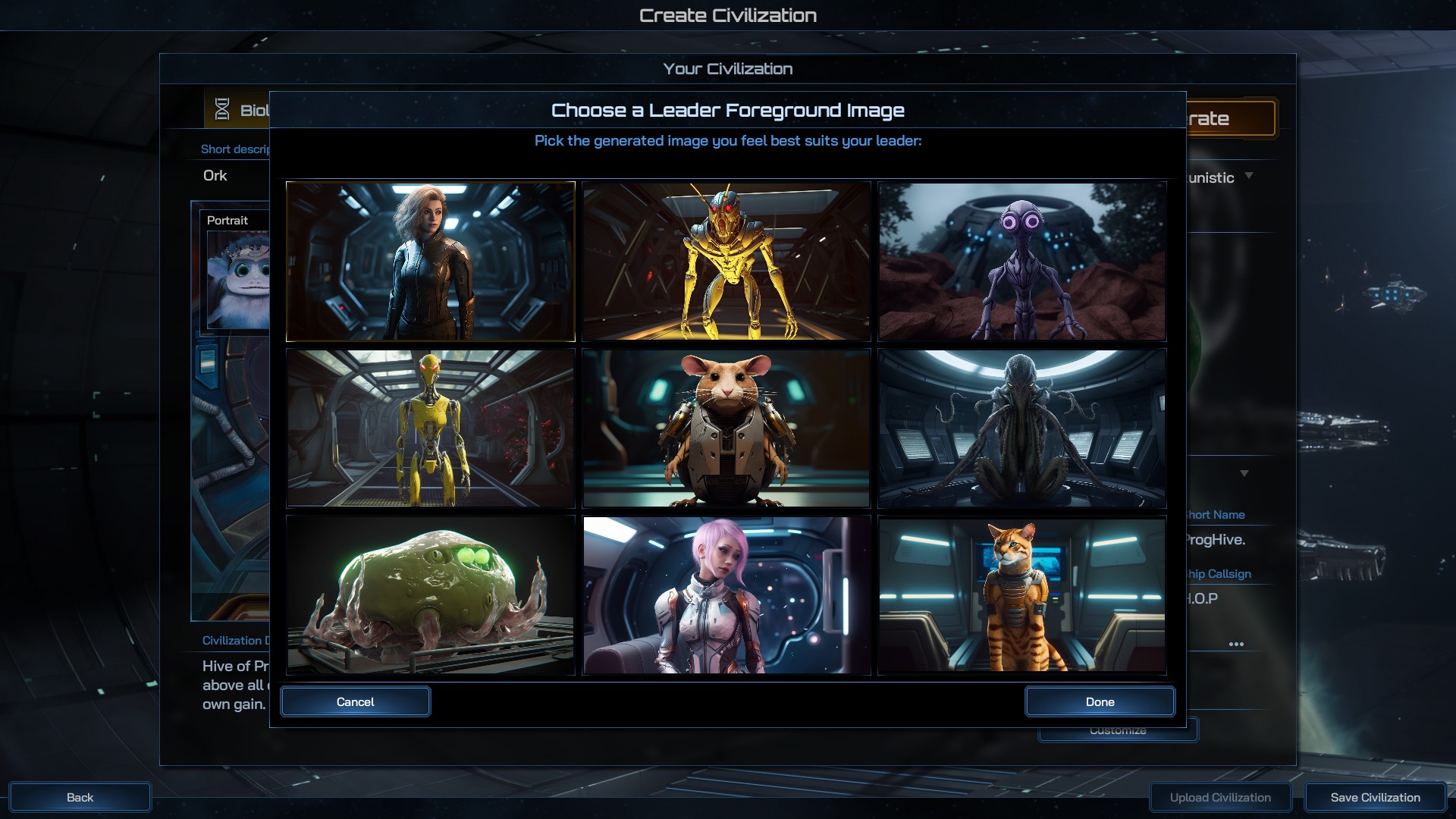Cancel the leader image selection
1456x819 pixels.
pyautogui.click(x=355, y=701)
